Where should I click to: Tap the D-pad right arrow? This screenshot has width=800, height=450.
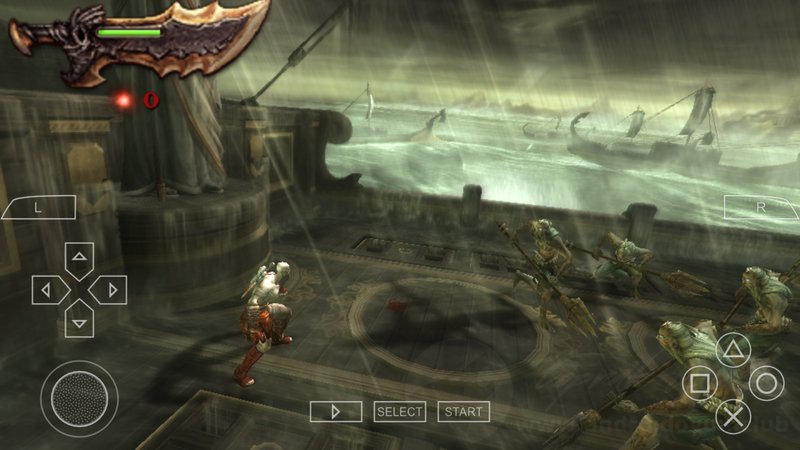(109, 290)
